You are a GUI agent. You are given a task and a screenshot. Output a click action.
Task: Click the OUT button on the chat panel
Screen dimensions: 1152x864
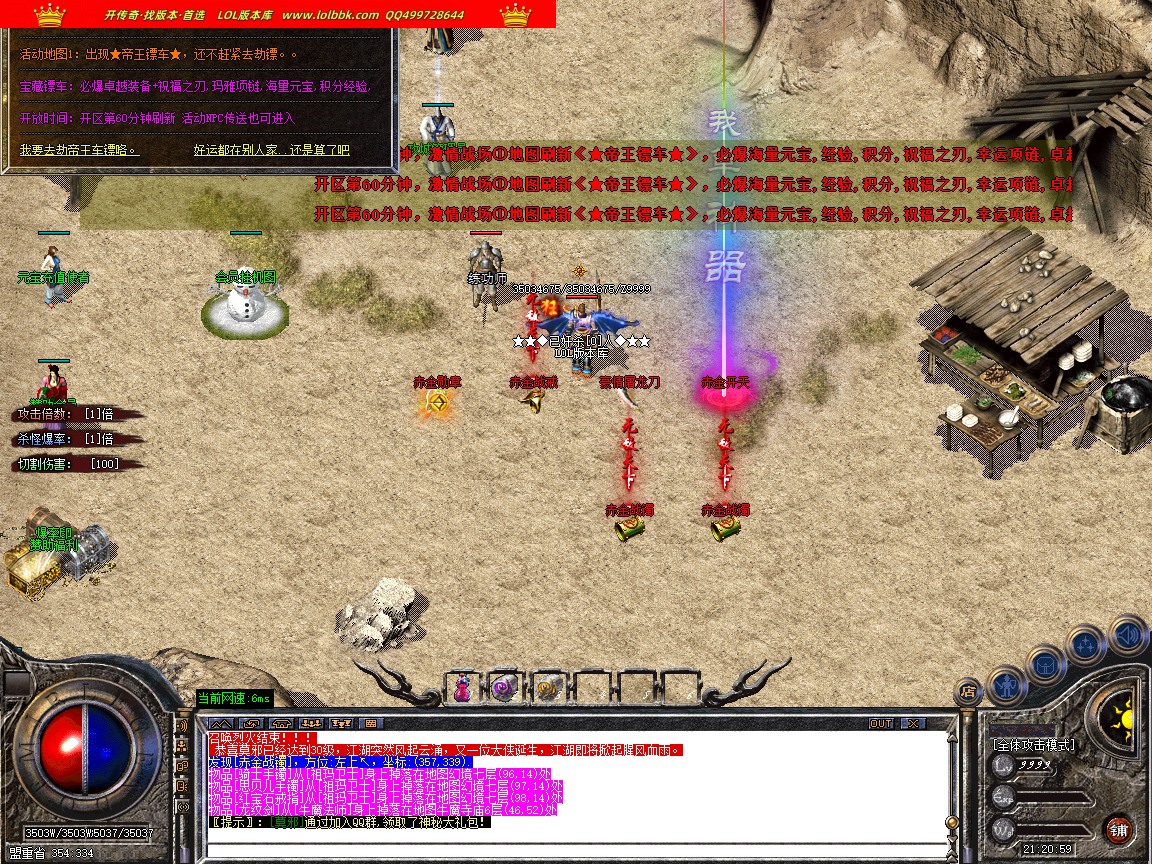coord(881,723)
